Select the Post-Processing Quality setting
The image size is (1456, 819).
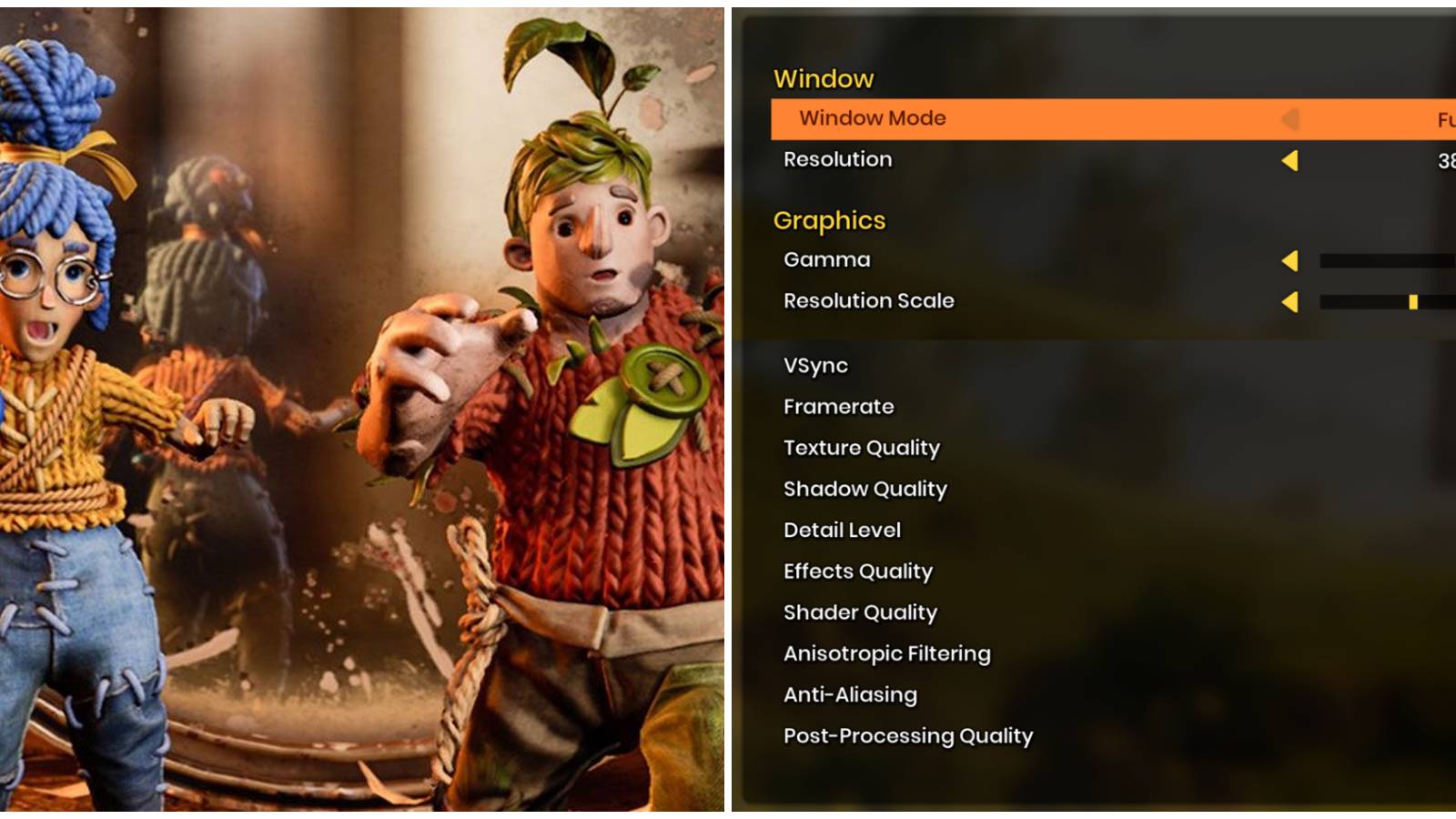tap(907, 736)
